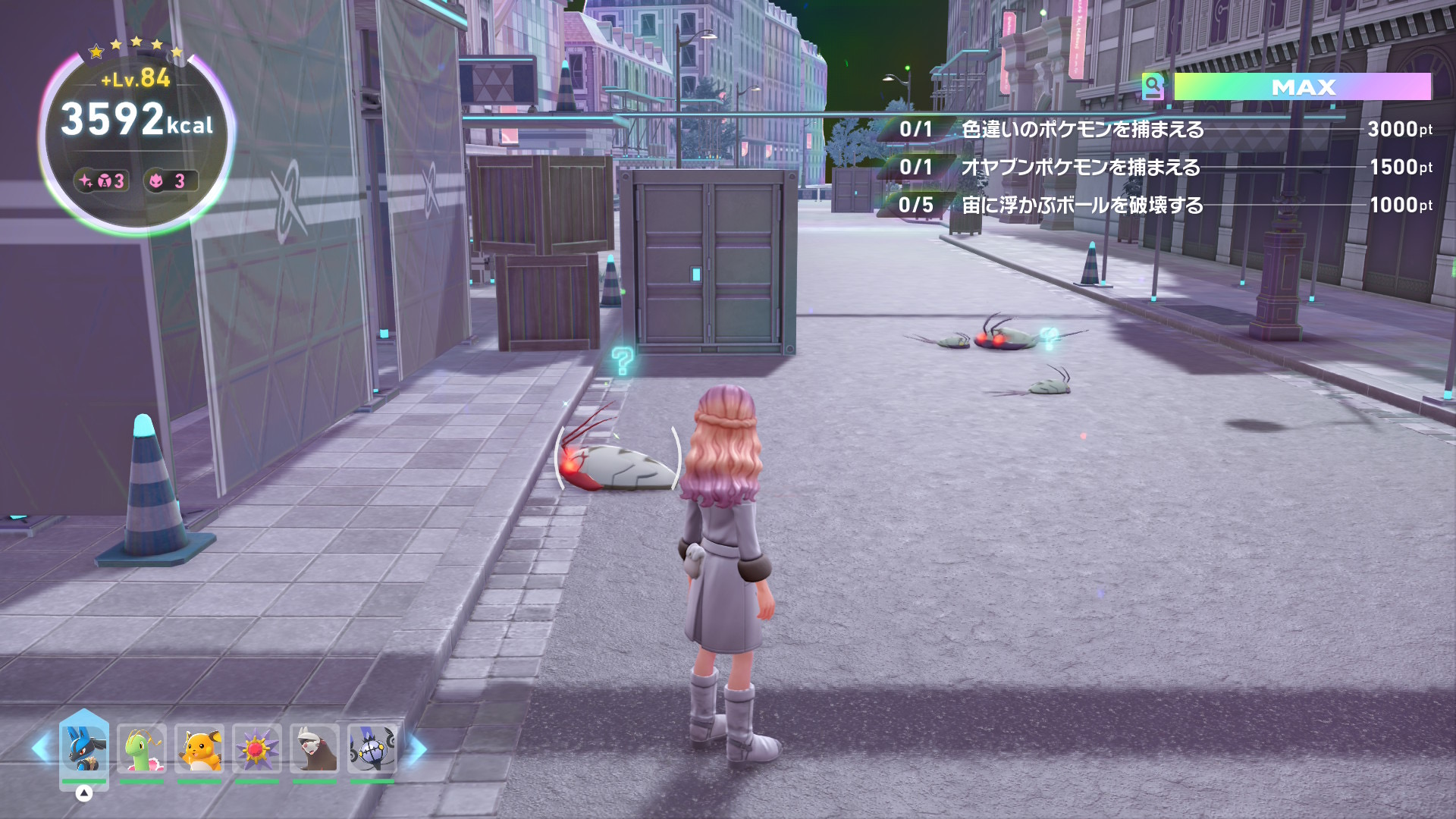Open the magnifying-glass research icon
Screen dimensions: 1456x819
[1153, 86]
